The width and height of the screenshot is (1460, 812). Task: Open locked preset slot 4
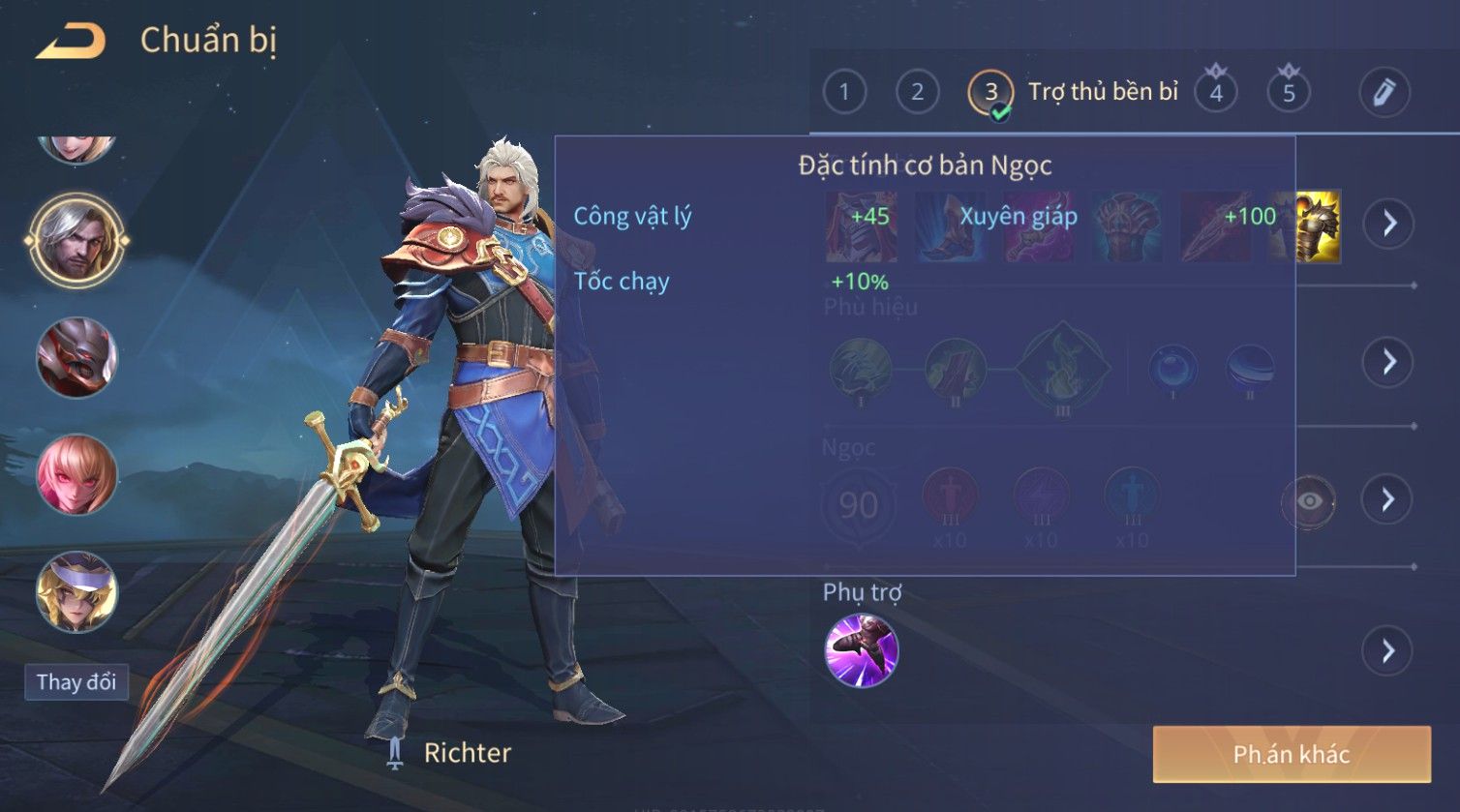click(1216, 93)
